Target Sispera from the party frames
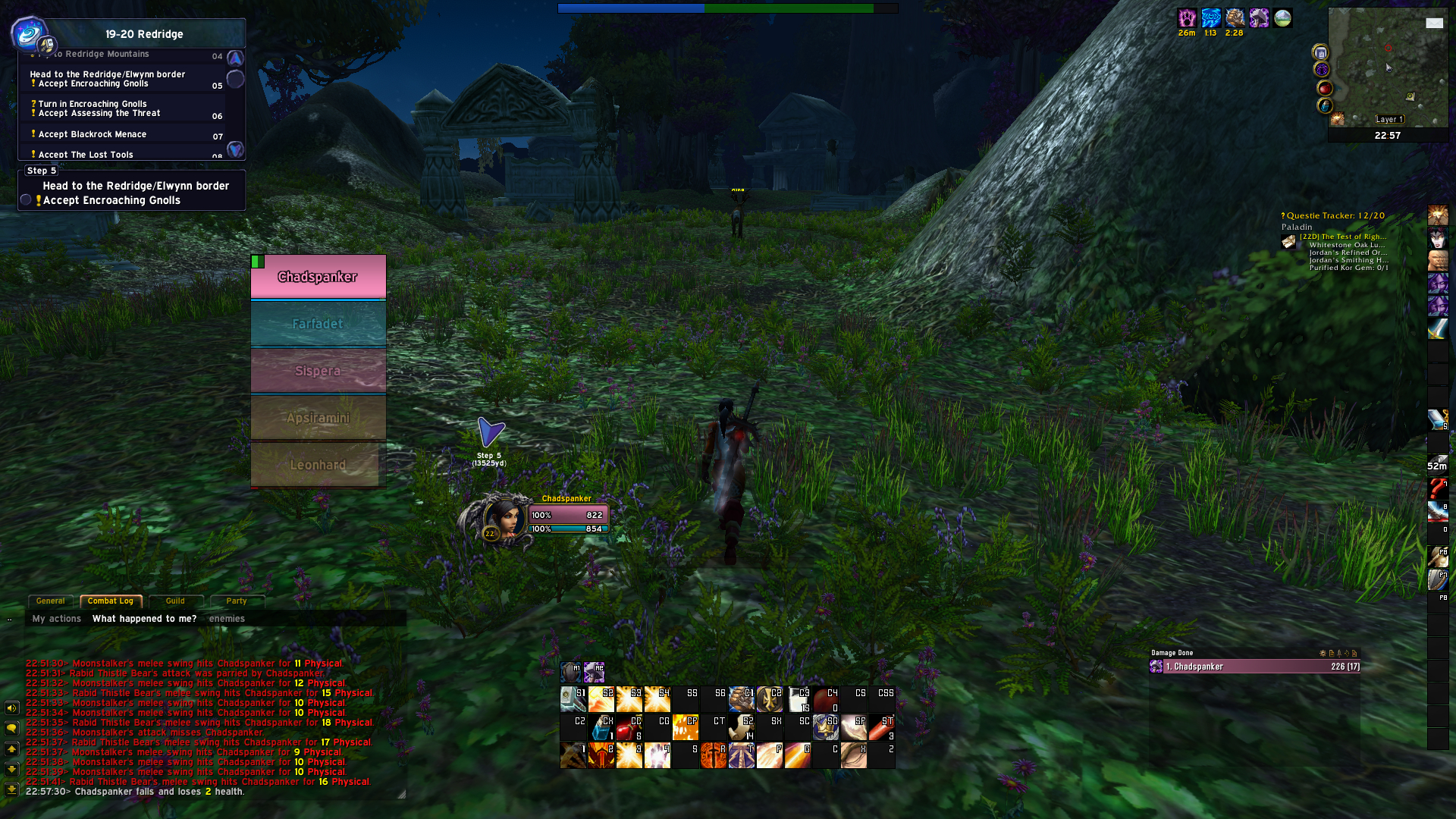 318,371
